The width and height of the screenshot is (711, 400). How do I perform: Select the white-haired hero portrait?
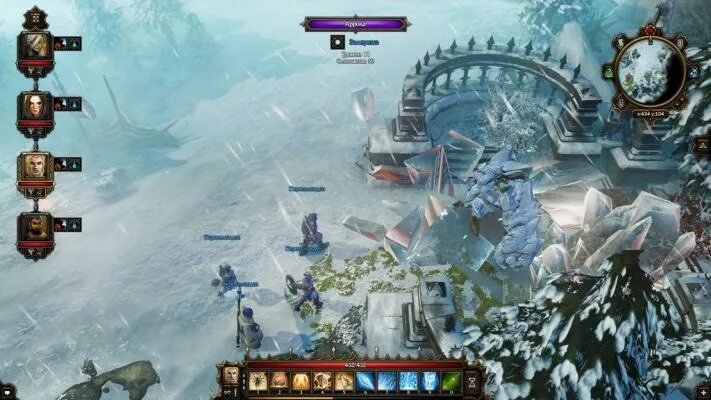point(35,45)
